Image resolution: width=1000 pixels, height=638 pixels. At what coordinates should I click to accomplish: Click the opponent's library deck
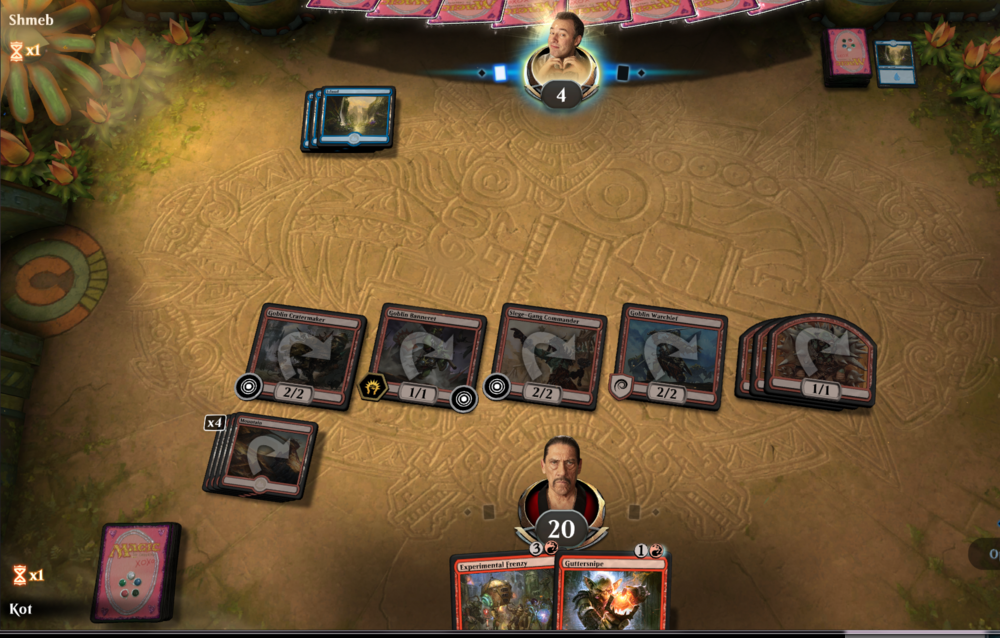[x=846, y=57]
